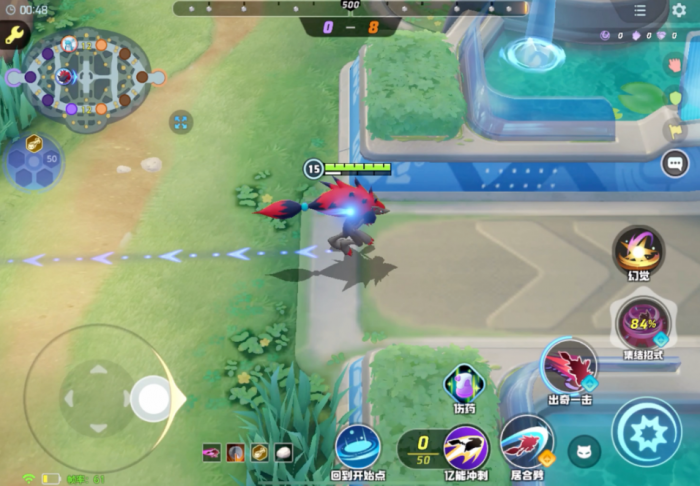Tap the basic attack button
Image resolution: width=700 pixels, height=486 pixels.
(645, 430)
